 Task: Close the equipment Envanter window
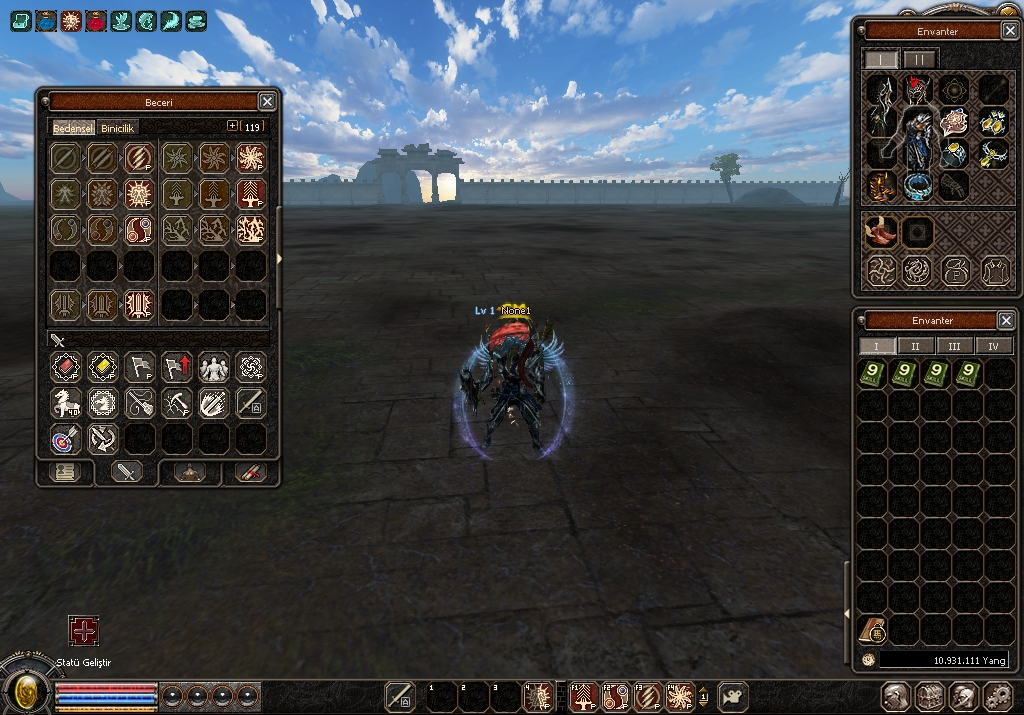(x=1007, y=31)
